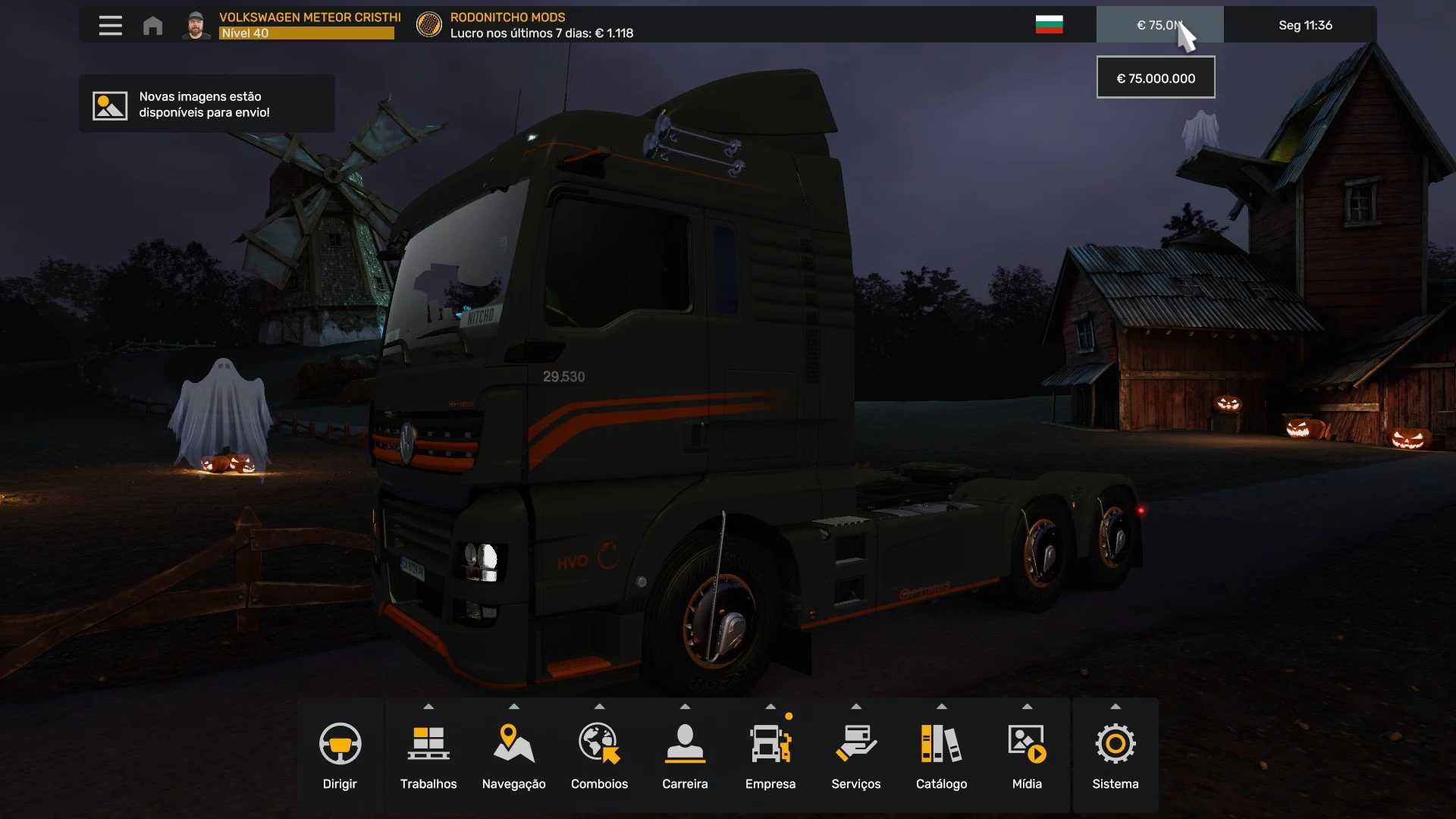Open the Catálogo catalog menu
Screen dimensions: 1456x819
pos(941,755)
